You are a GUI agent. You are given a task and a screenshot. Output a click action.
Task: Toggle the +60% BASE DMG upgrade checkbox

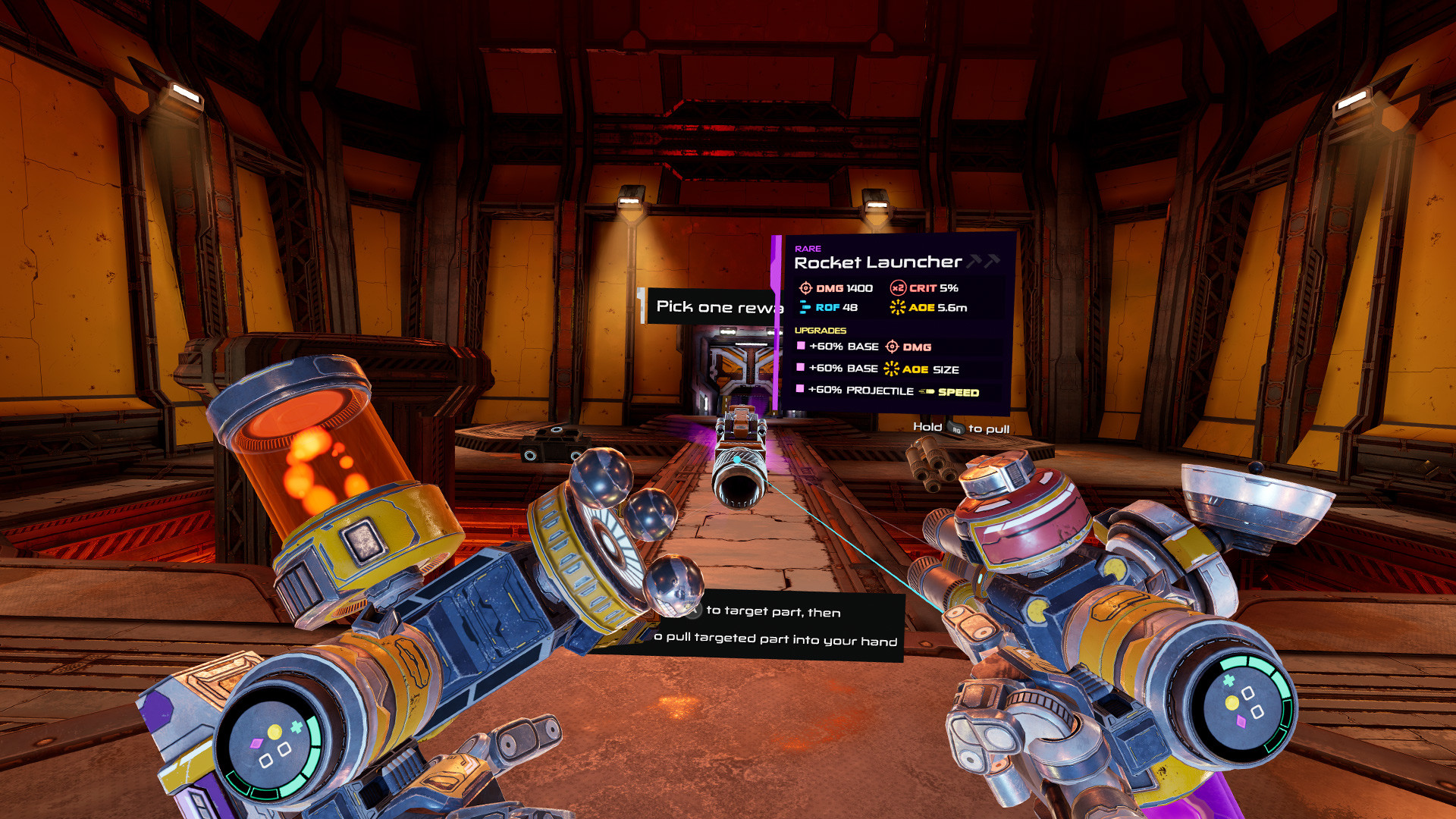[800, 347]
